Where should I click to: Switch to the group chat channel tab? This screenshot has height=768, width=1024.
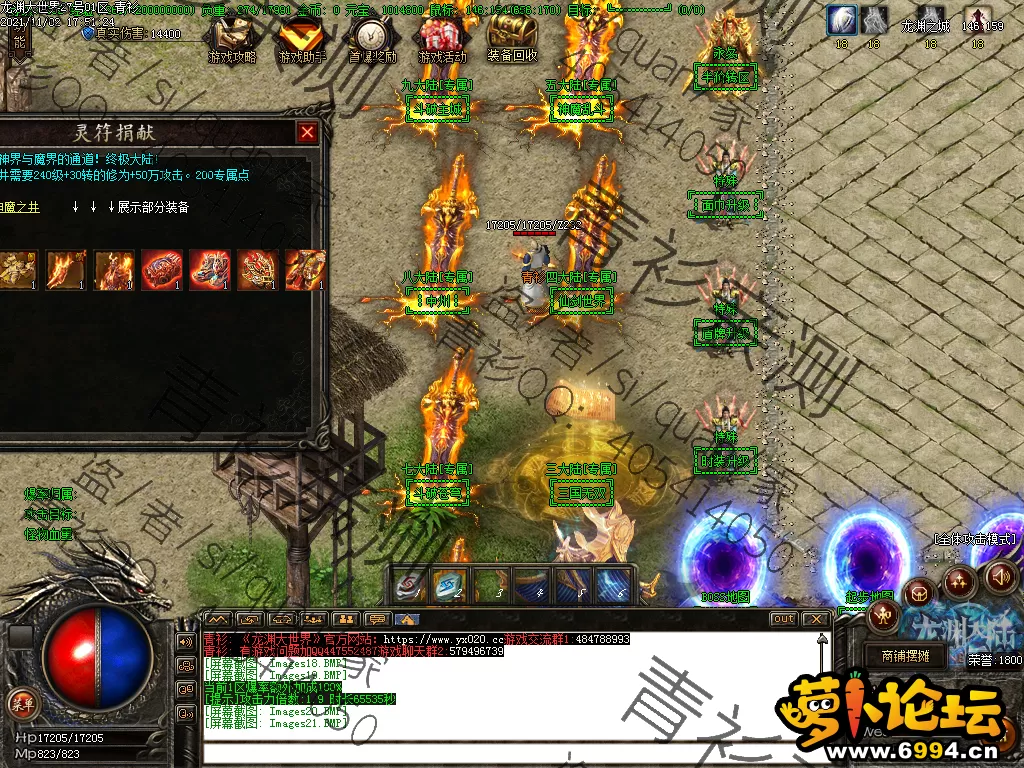tap(345, 619)
